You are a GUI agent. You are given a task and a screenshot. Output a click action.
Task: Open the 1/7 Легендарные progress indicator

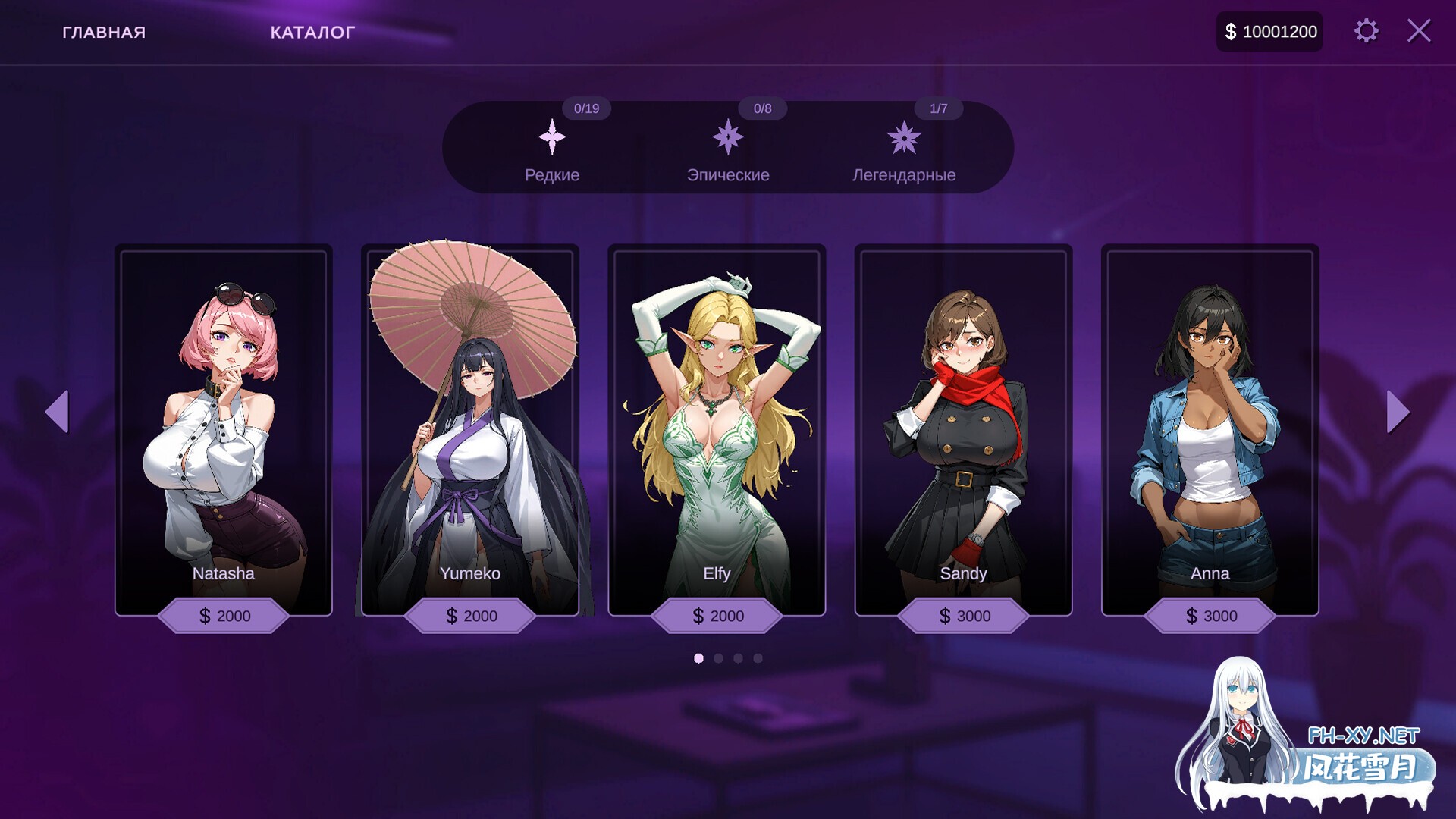point(939,108)
